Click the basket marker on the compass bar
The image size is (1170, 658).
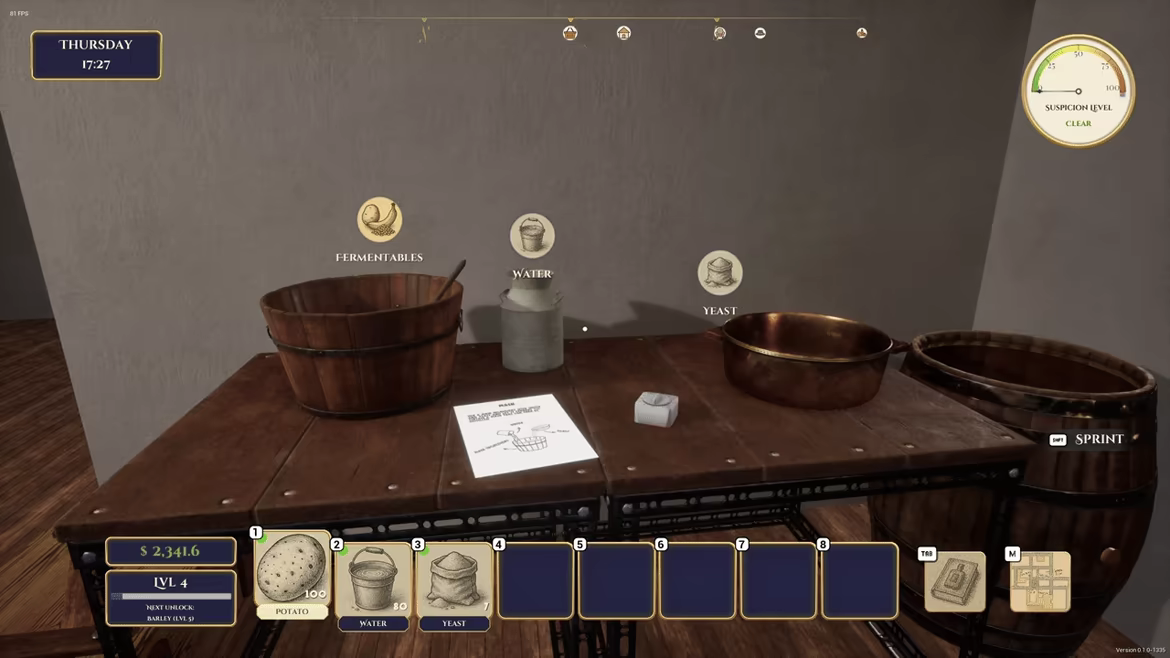(x=570, y=33)
